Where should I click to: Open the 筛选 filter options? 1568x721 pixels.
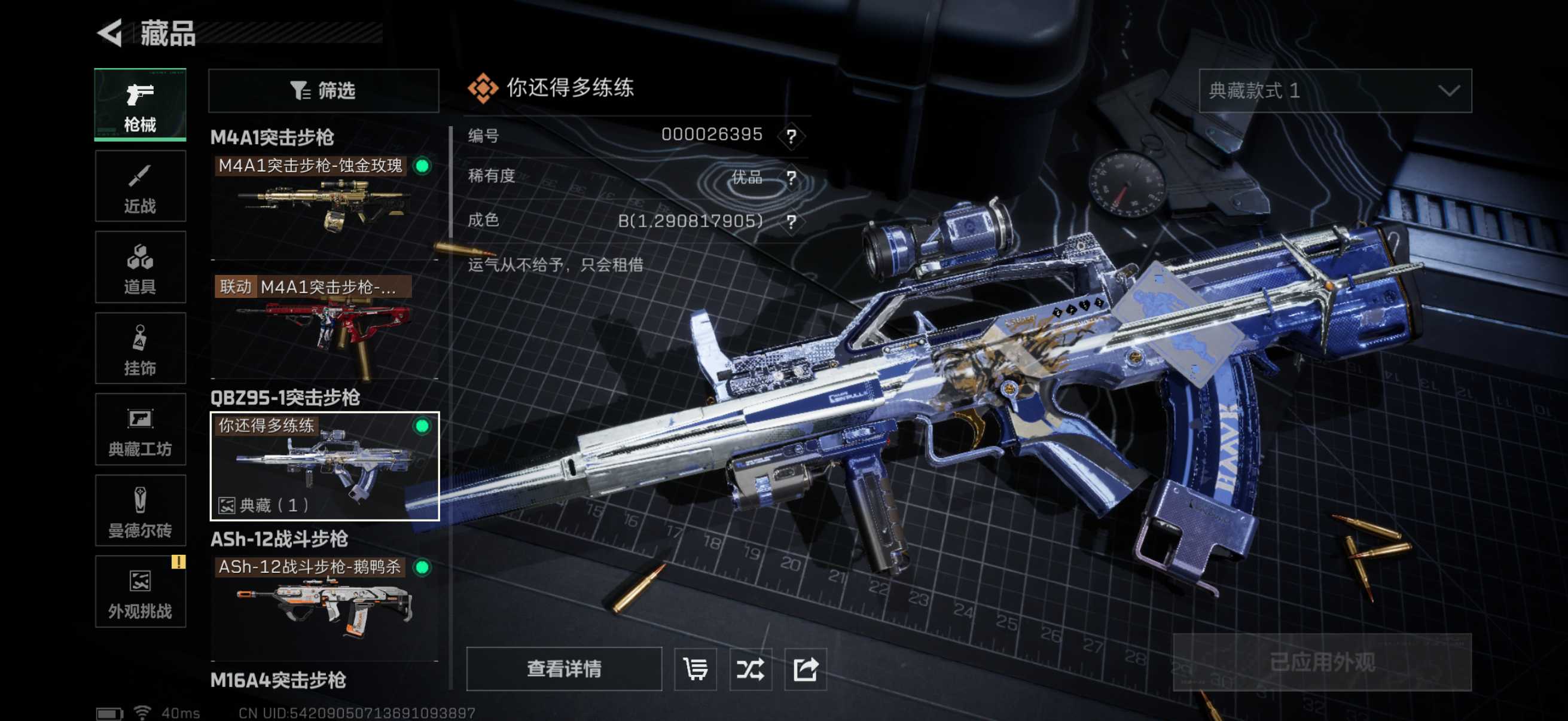(x=323, y=91)
